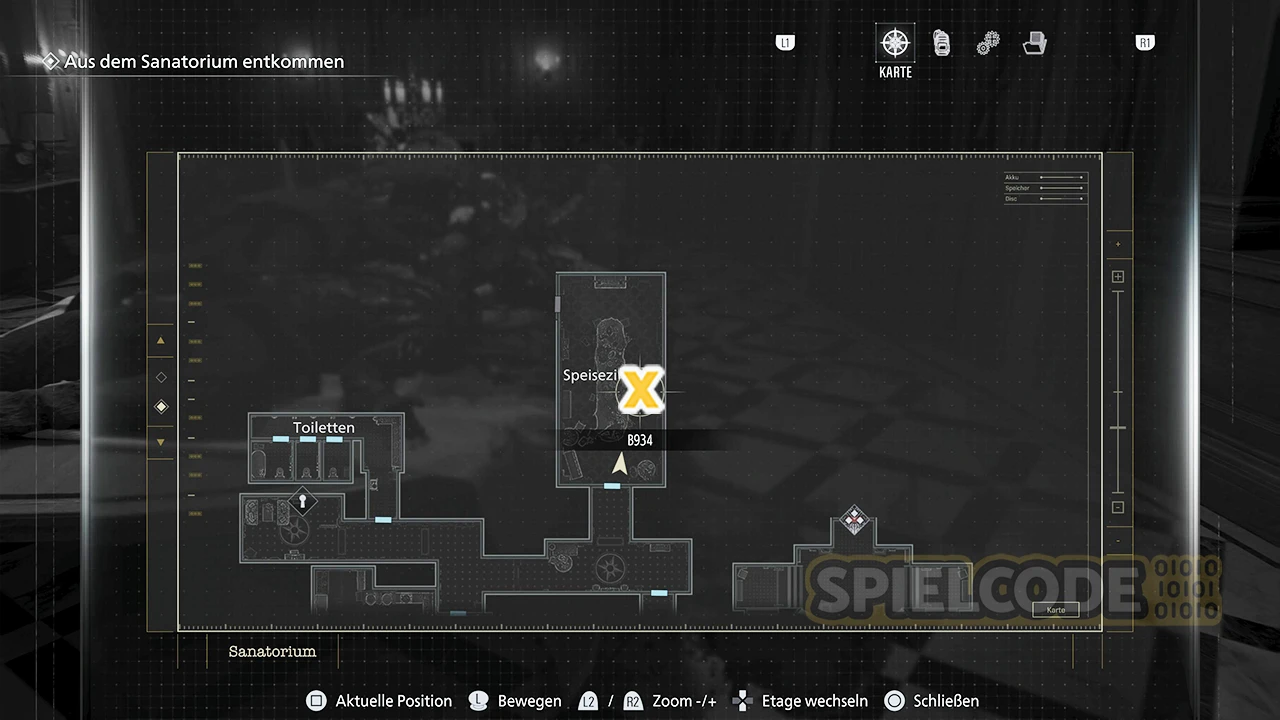
Task: Select the filled diamond current floor indicator
Action: click(x=161, y=407)
